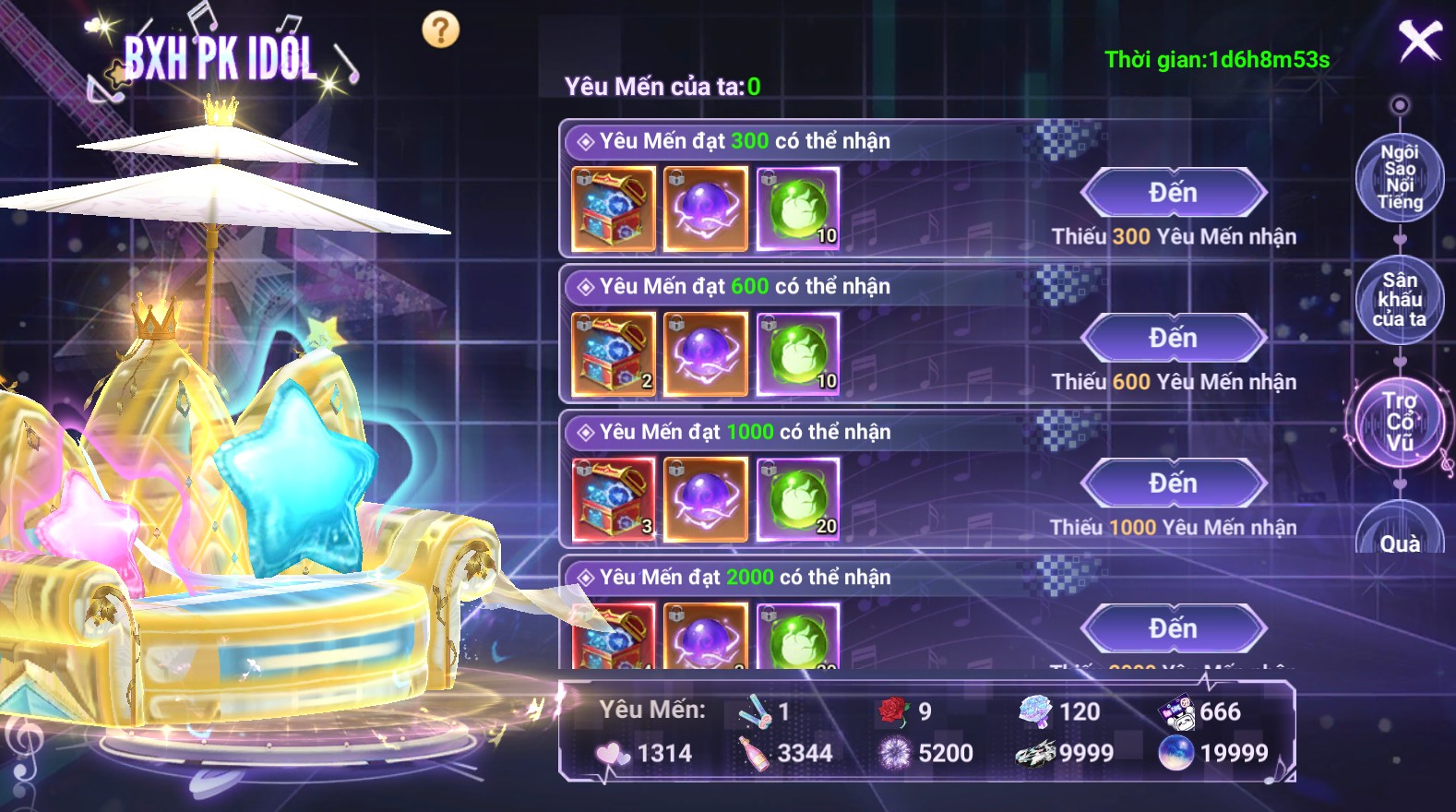Viewport: 1456px width, 812px height.
Task: Select the sports car gift worth 9999
Action: (1035, 754)
